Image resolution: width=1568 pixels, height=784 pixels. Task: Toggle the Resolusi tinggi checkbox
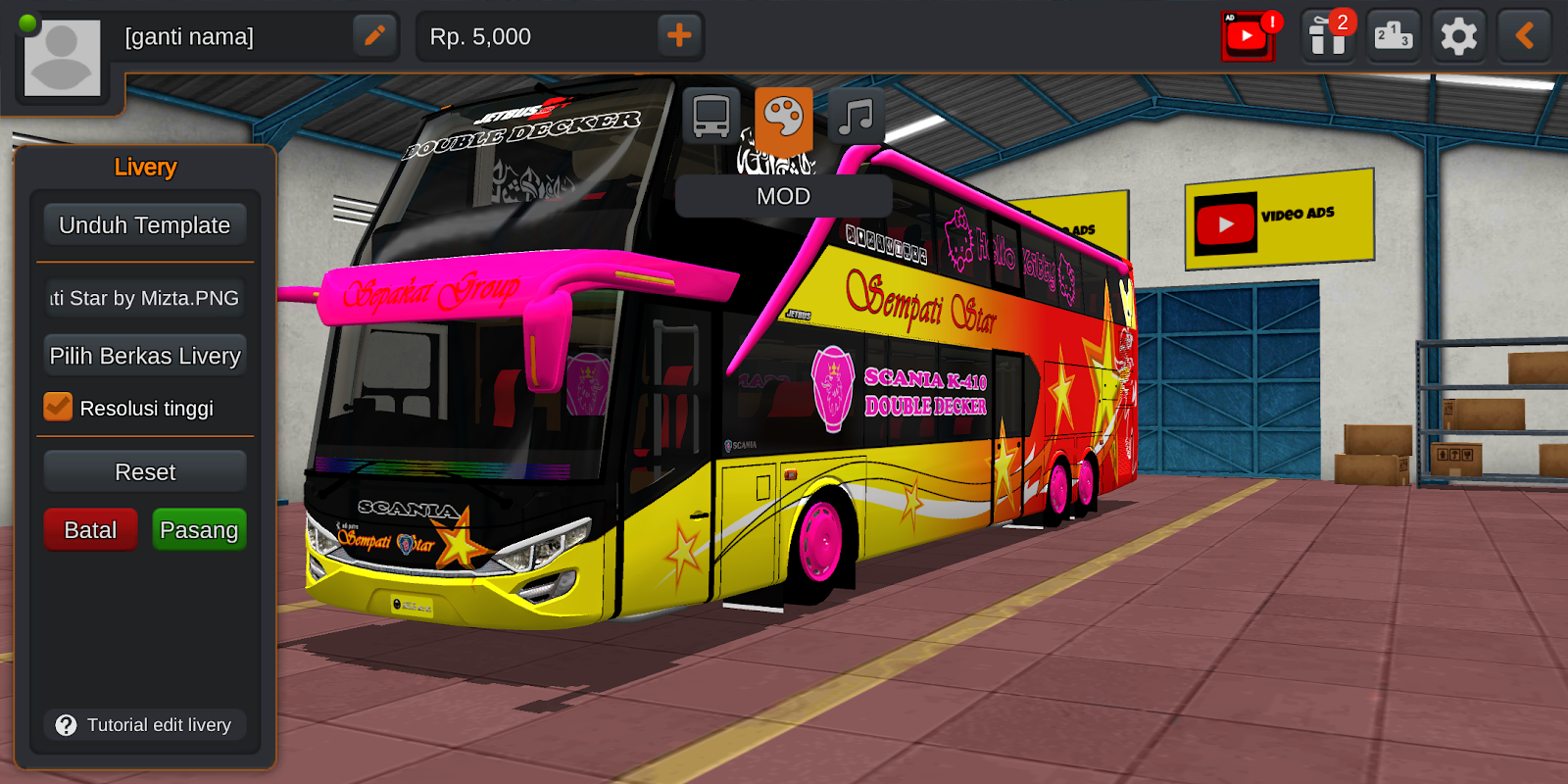point(56,406)
